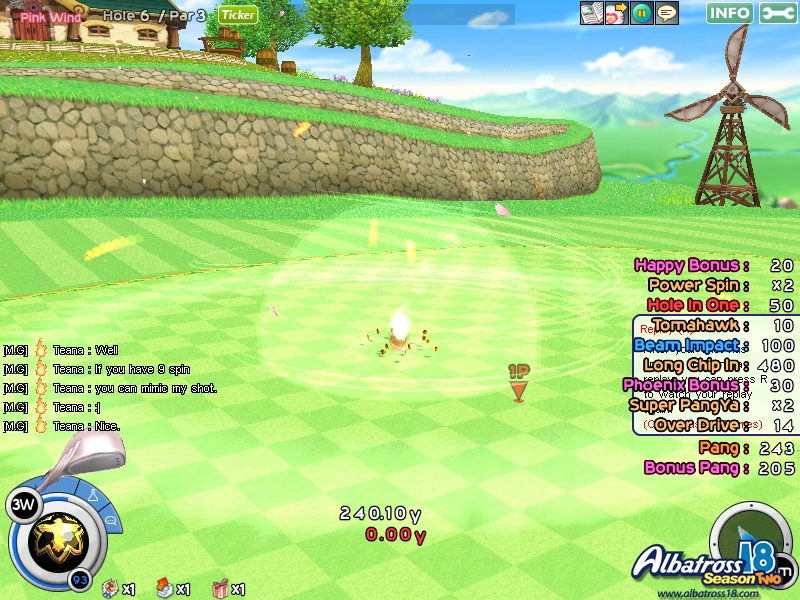This screenshot has width=800, height=600.
Task: Open the INFO panel
Action: coord(730,13)
